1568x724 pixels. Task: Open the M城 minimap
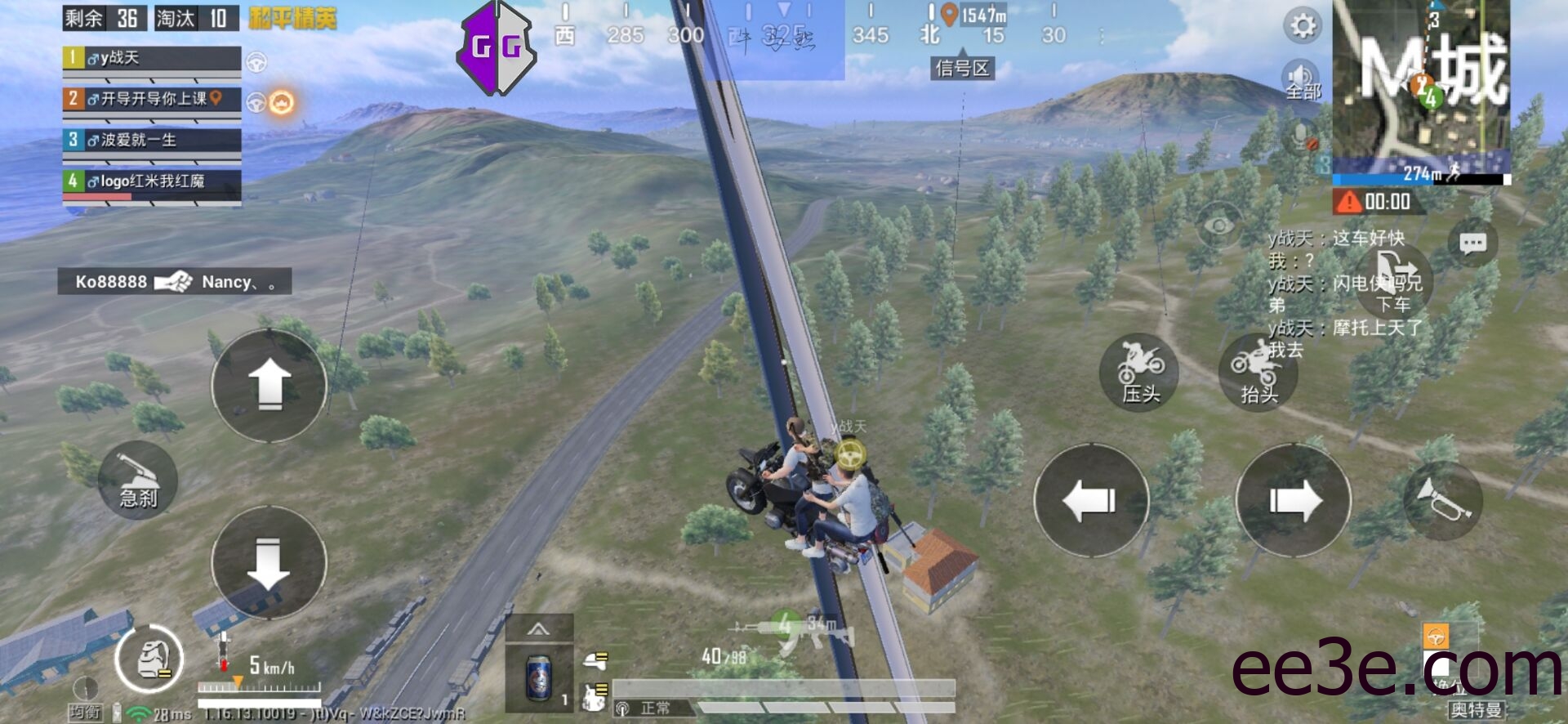click(1421, 86)
